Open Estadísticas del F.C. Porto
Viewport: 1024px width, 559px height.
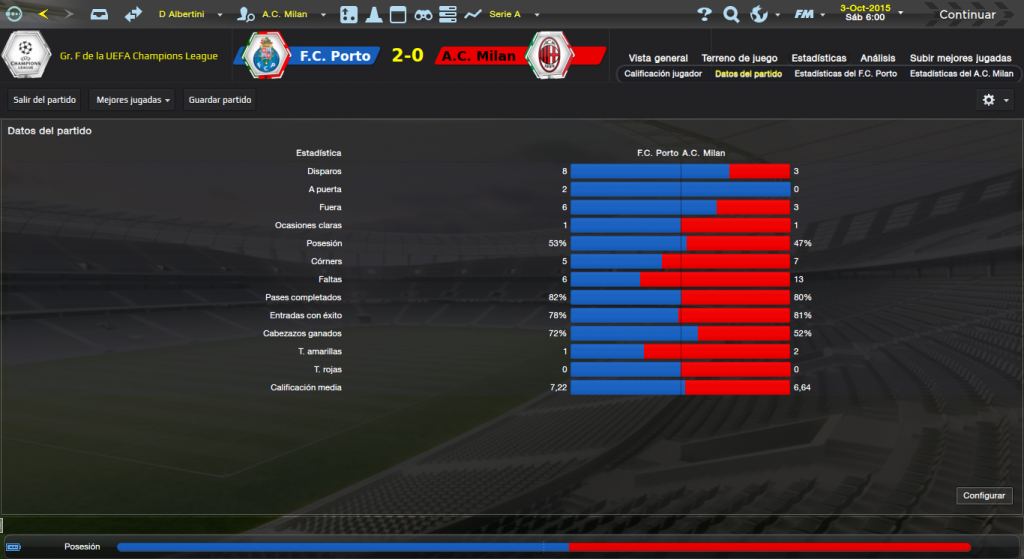[x=845, y=74]
